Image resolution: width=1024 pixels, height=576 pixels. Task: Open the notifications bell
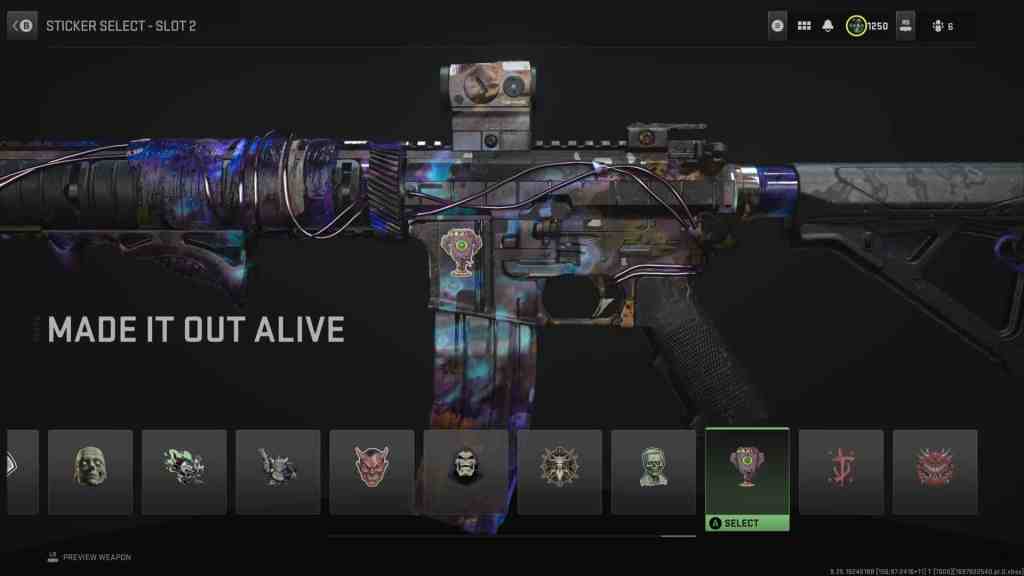pyautogui.click(x=828, y=26)
